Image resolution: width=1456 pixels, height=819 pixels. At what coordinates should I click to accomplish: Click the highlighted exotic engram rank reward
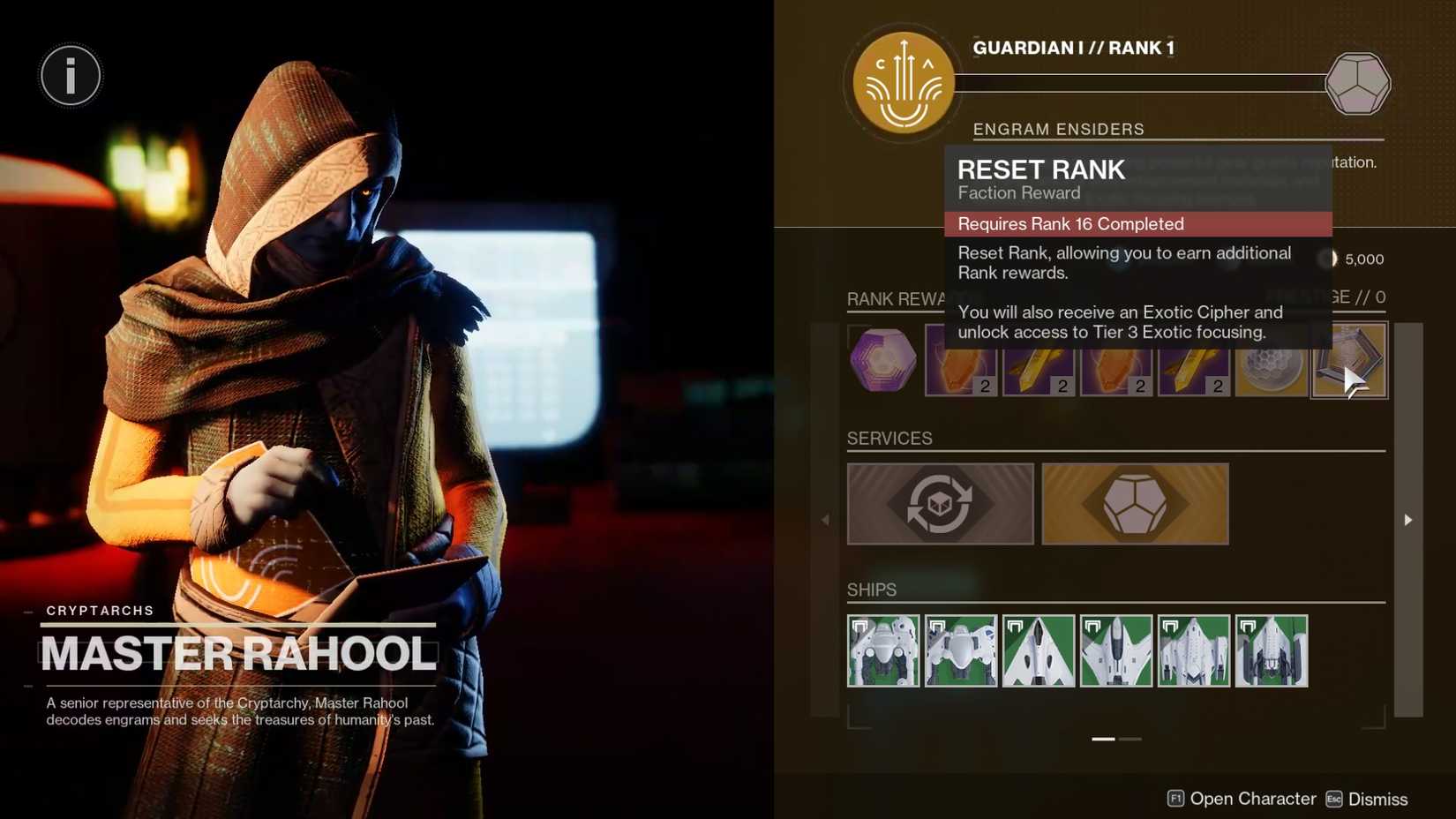[x=1349, y=360]
